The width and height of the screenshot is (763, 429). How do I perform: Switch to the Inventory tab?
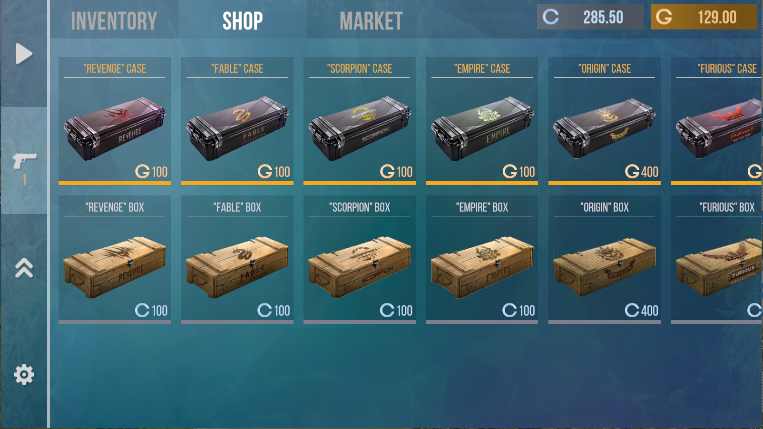[x=114, y=20]
